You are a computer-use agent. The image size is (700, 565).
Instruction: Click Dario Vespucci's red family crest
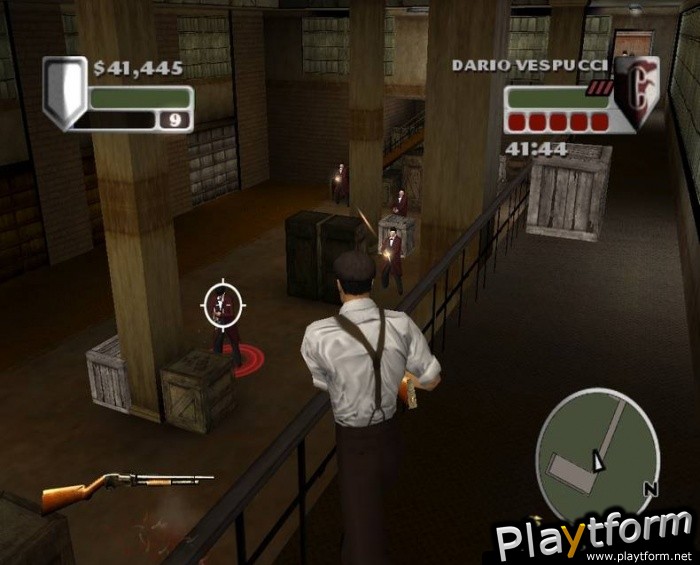coord(637,90)
